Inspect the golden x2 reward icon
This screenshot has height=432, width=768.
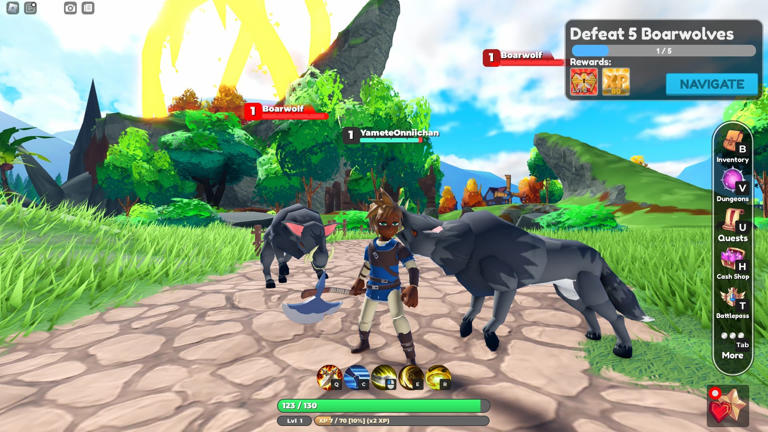[616, 82]
